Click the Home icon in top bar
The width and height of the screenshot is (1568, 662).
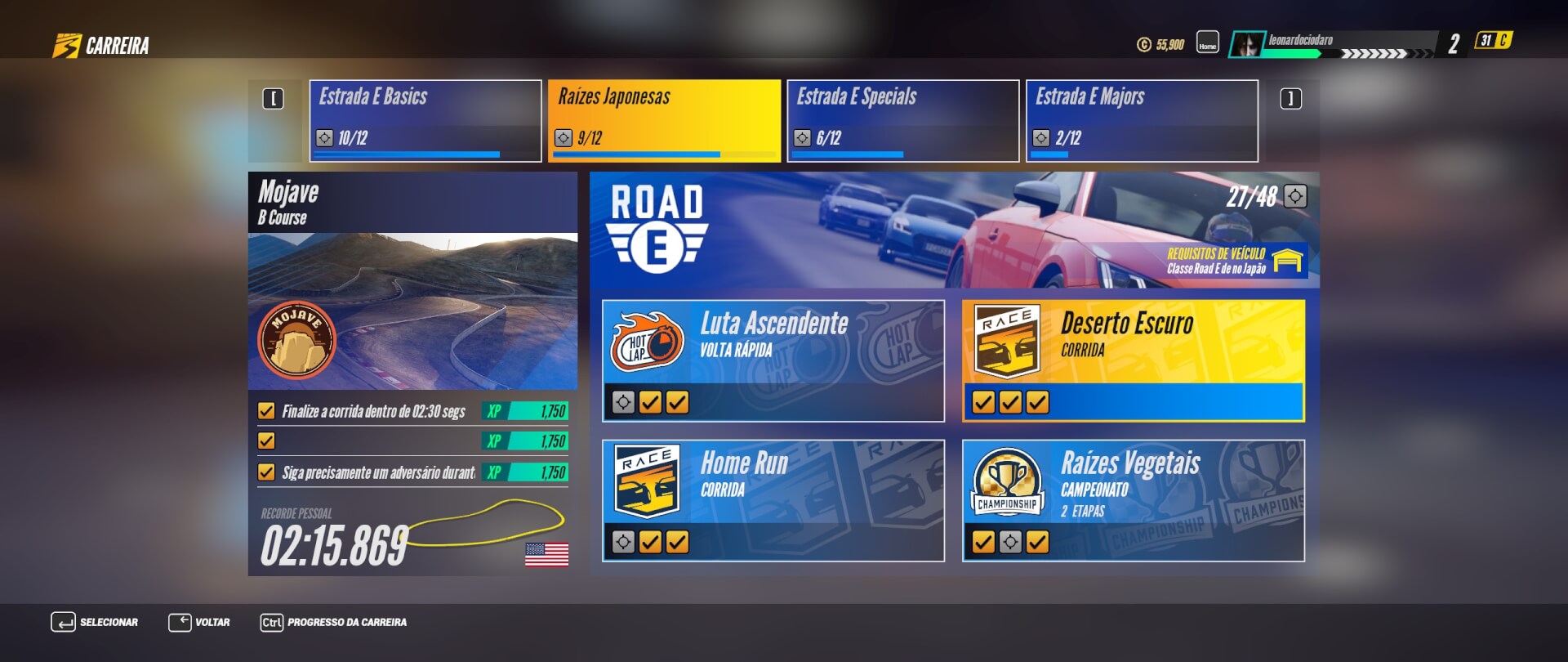1207,42
